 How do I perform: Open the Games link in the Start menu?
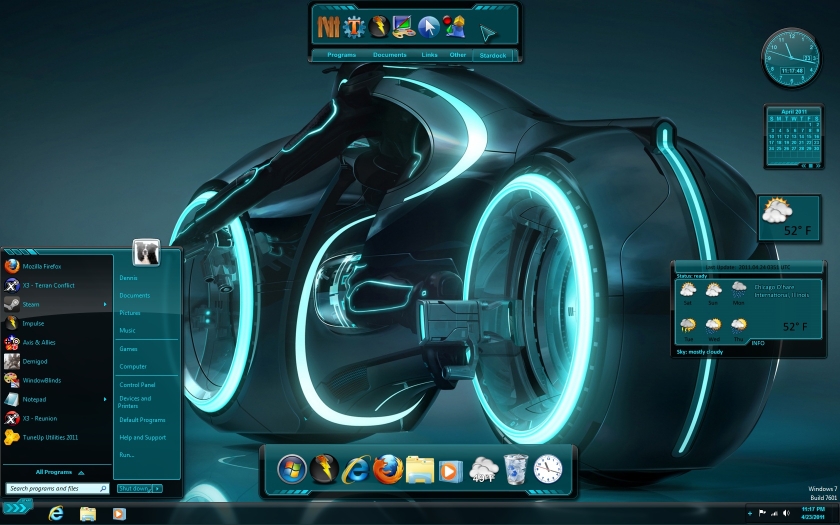[129, 349]
